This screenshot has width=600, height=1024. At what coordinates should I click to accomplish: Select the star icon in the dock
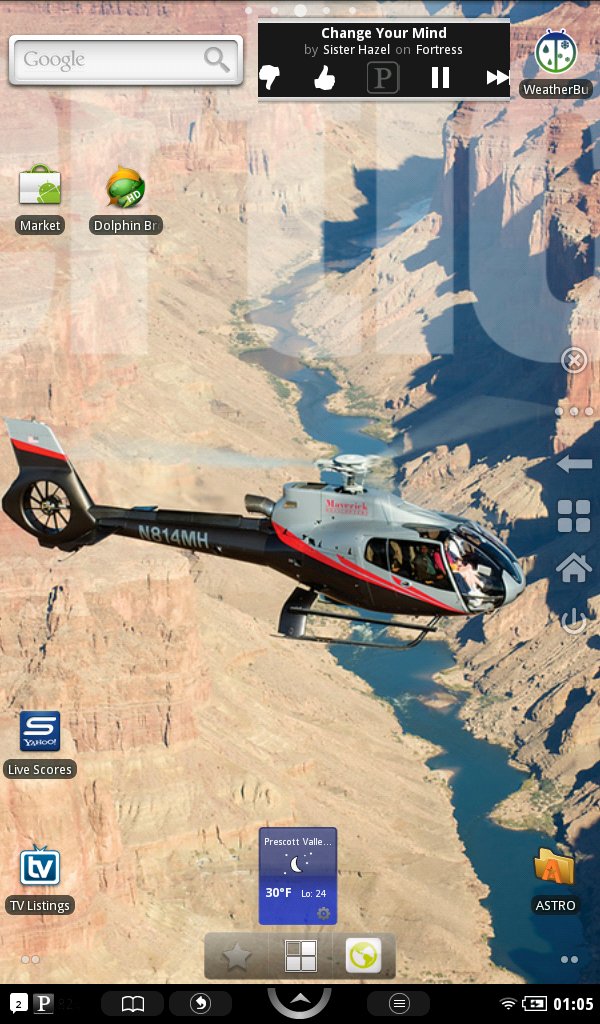[237, 957]
